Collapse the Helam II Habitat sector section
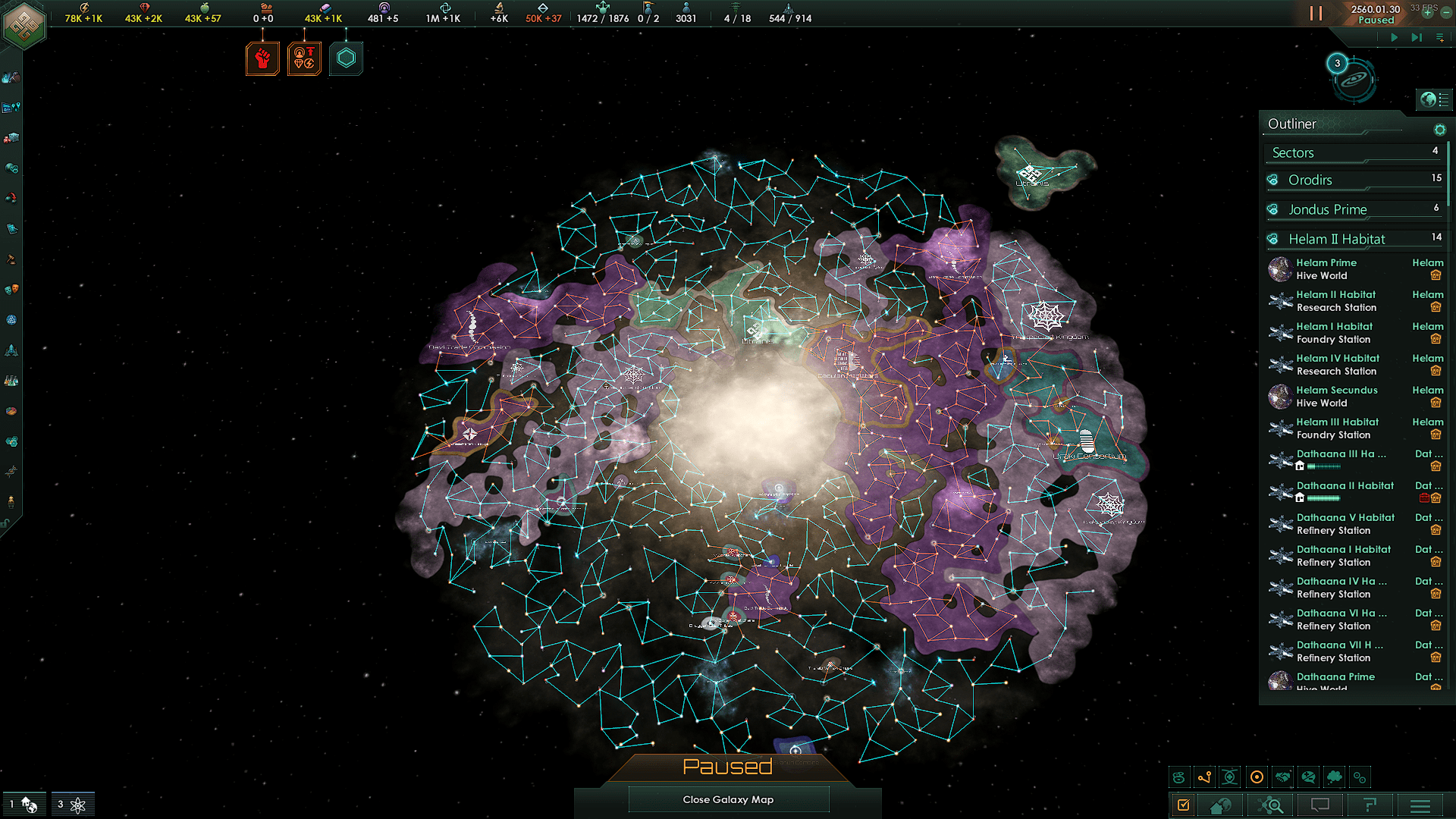Viewport: 1456px width, 819px height. 1350,238
